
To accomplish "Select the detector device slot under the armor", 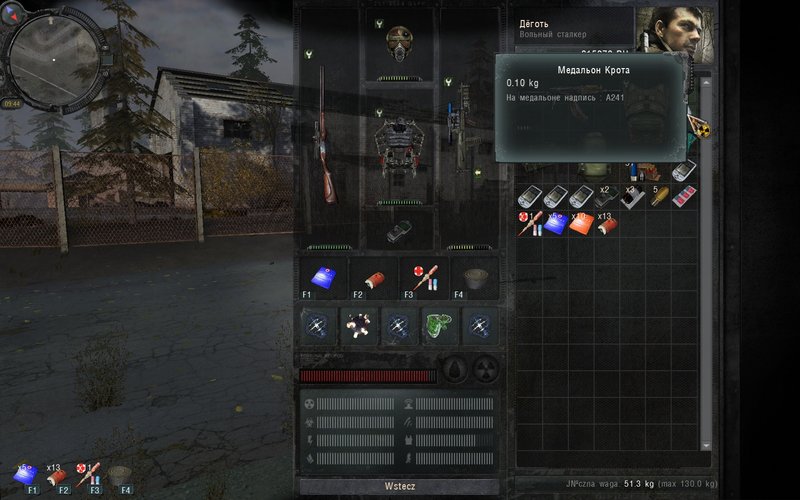I will click(397, 229).
